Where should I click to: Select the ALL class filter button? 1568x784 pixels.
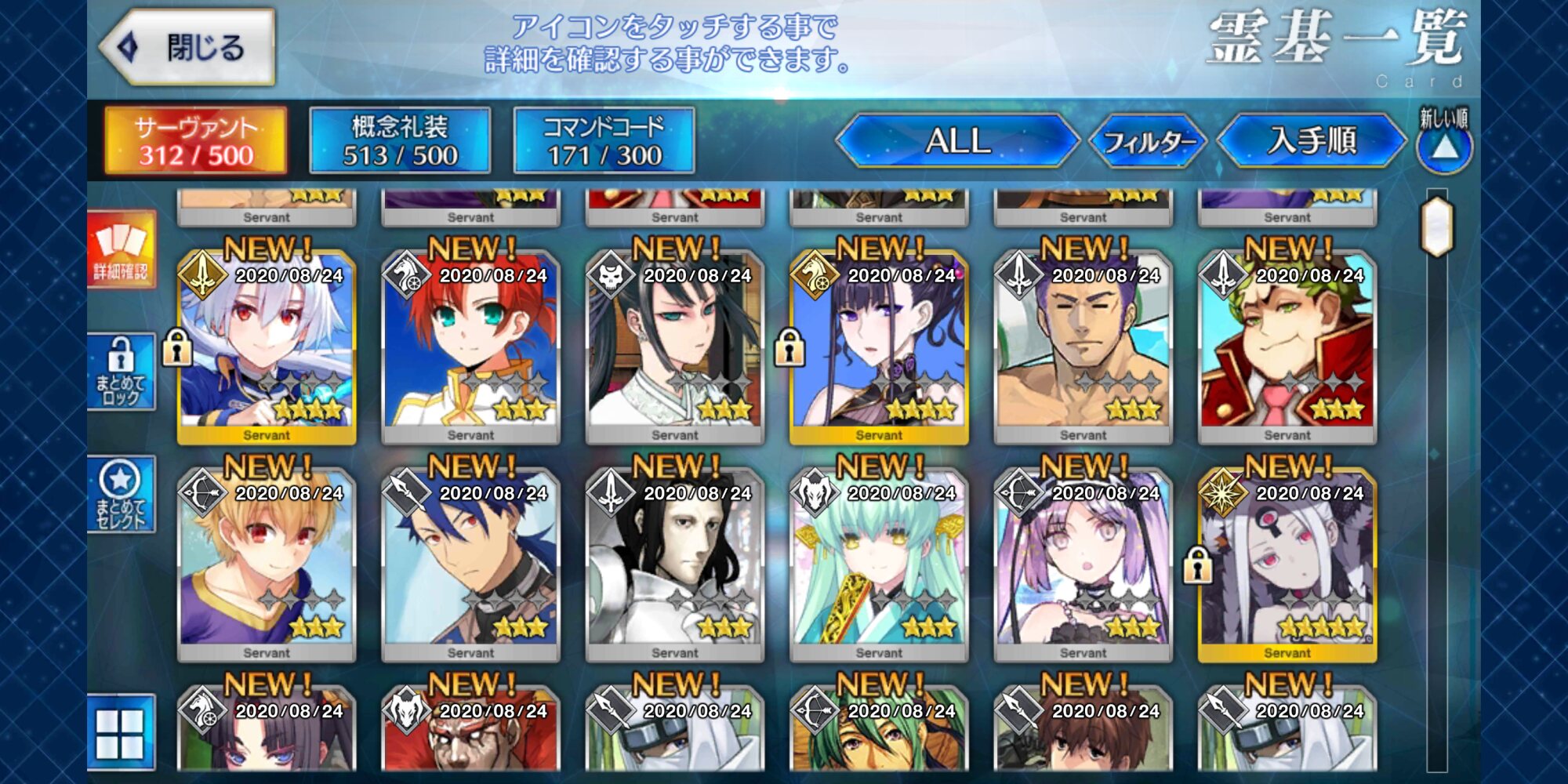point(958,141)
